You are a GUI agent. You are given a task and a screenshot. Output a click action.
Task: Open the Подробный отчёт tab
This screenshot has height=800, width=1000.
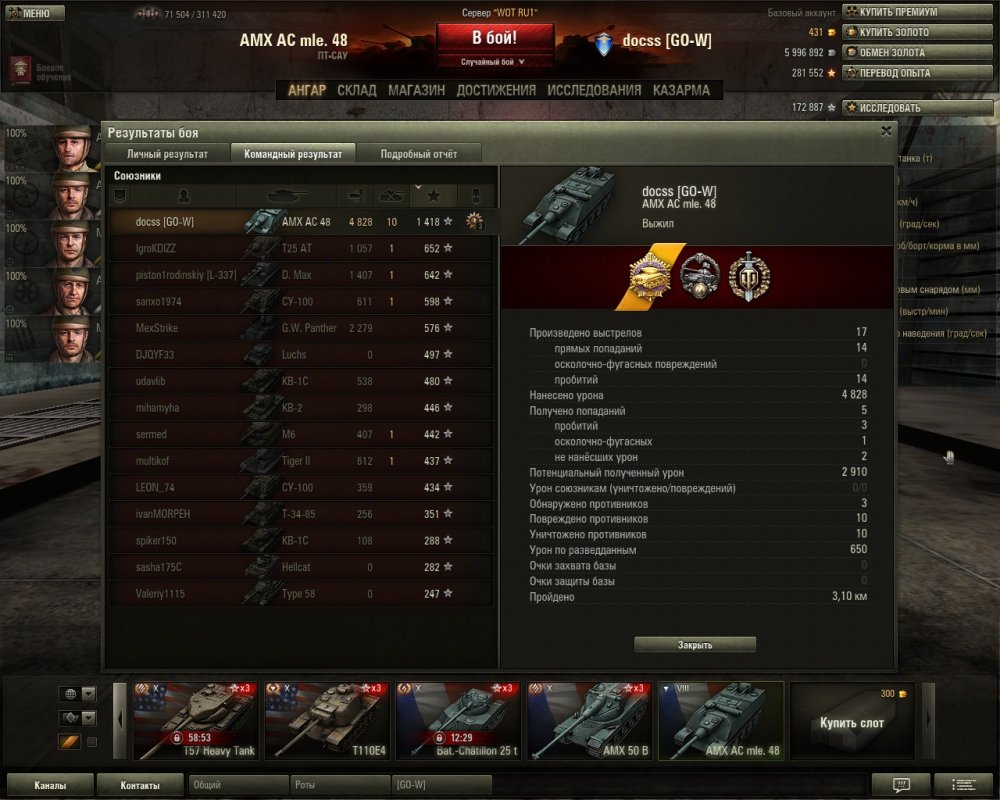pos(419,154)
